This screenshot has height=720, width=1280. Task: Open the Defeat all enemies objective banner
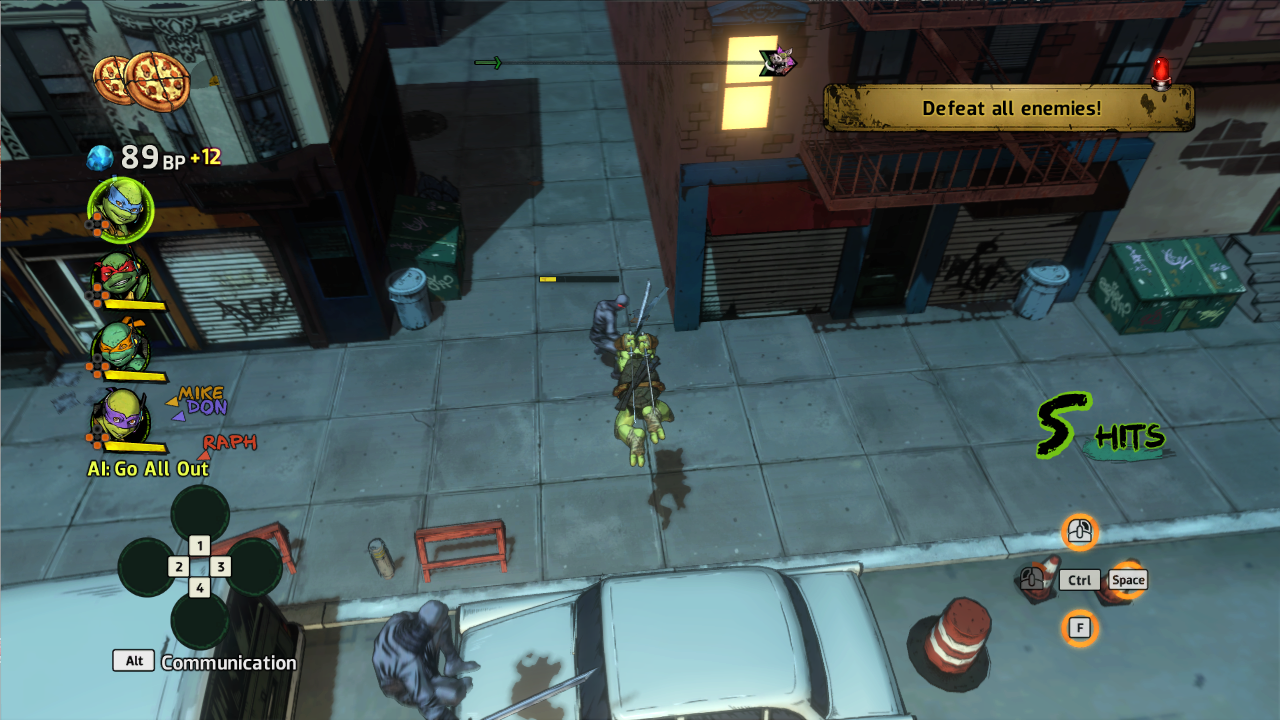click(x=1010, y=108)
